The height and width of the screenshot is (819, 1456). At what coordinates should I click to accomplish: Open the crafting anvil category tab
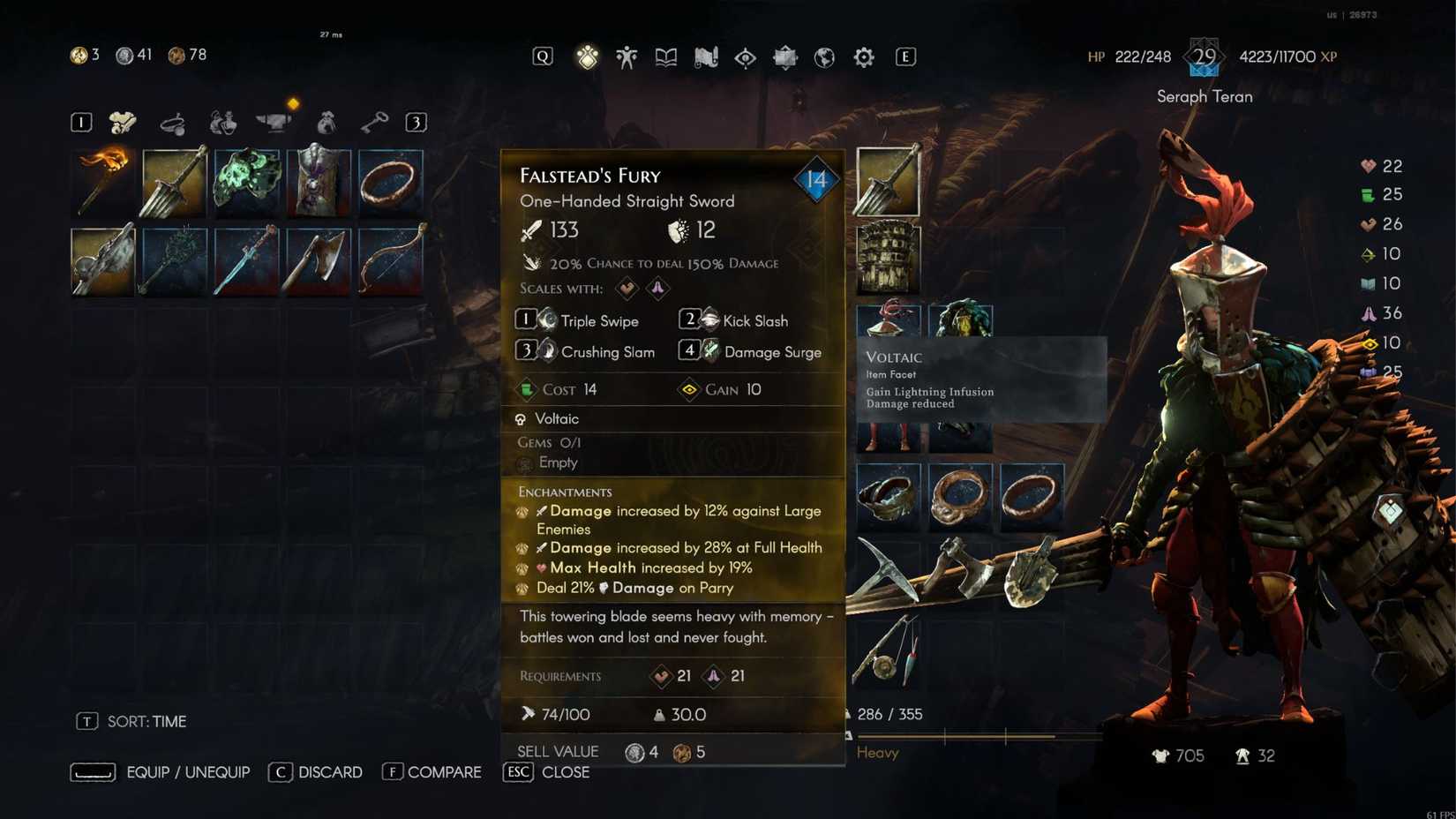click(274, 122)
